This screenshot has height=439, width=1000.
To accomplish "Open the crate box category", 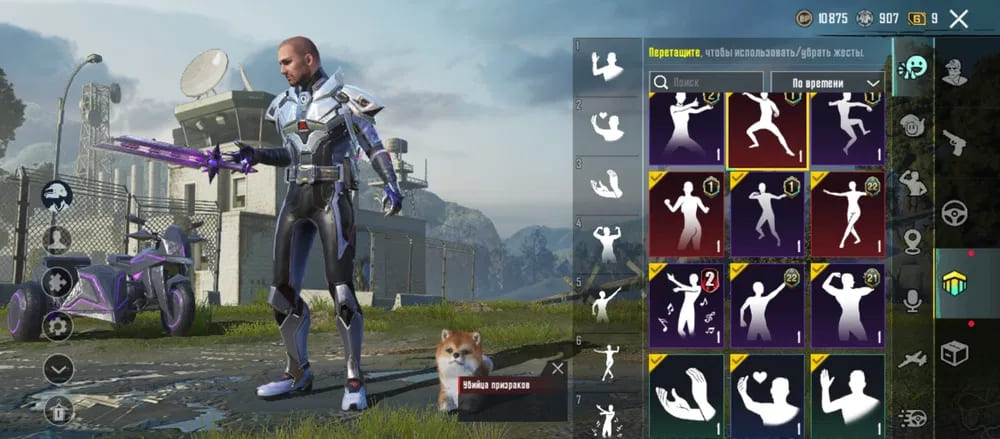I will (x=955, y=353).
